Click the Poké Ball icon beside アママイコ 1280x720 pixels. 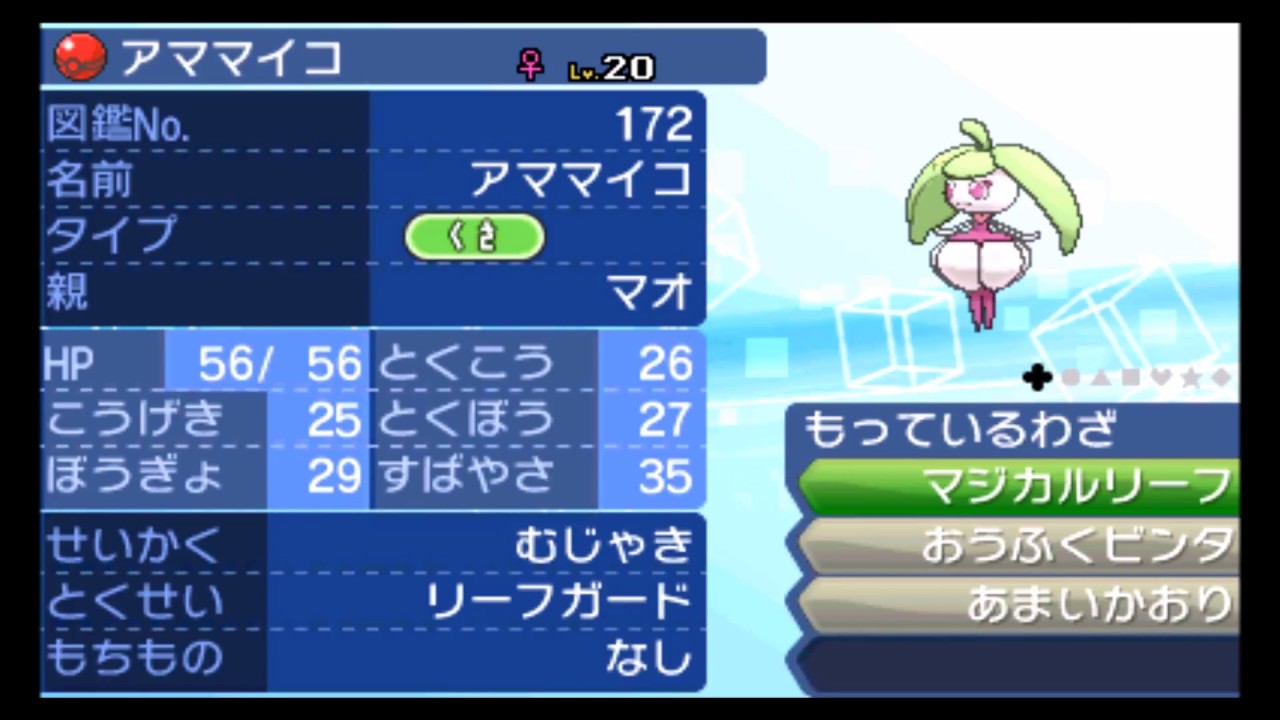click(x=78, y=57)
